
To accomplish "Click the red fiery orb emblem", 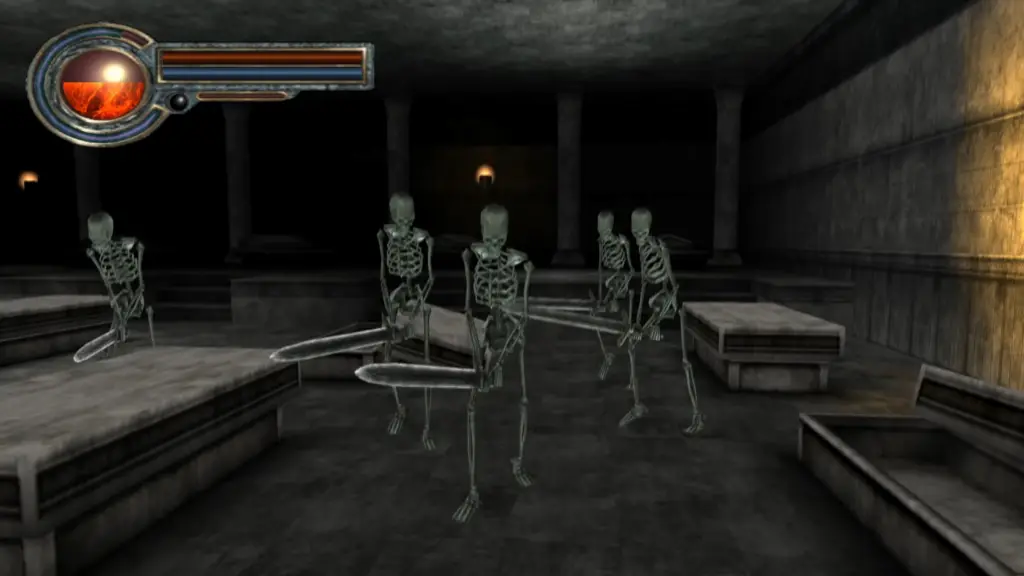I will [x=103, y=84].
